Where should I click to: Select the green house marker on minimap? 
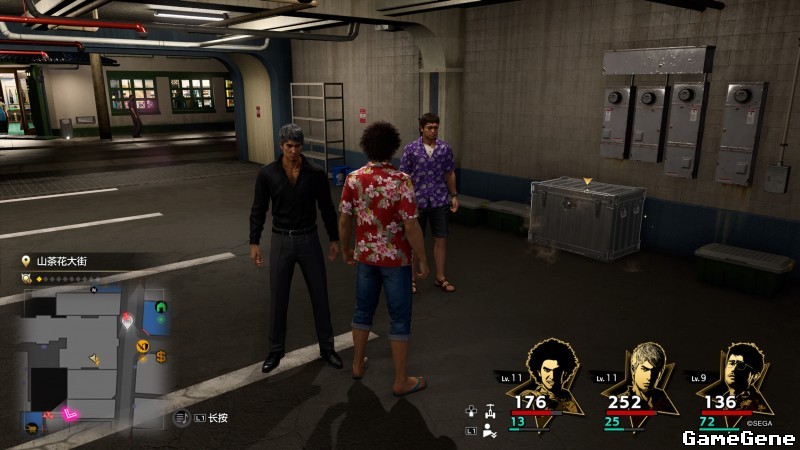[x=160, y=308]
